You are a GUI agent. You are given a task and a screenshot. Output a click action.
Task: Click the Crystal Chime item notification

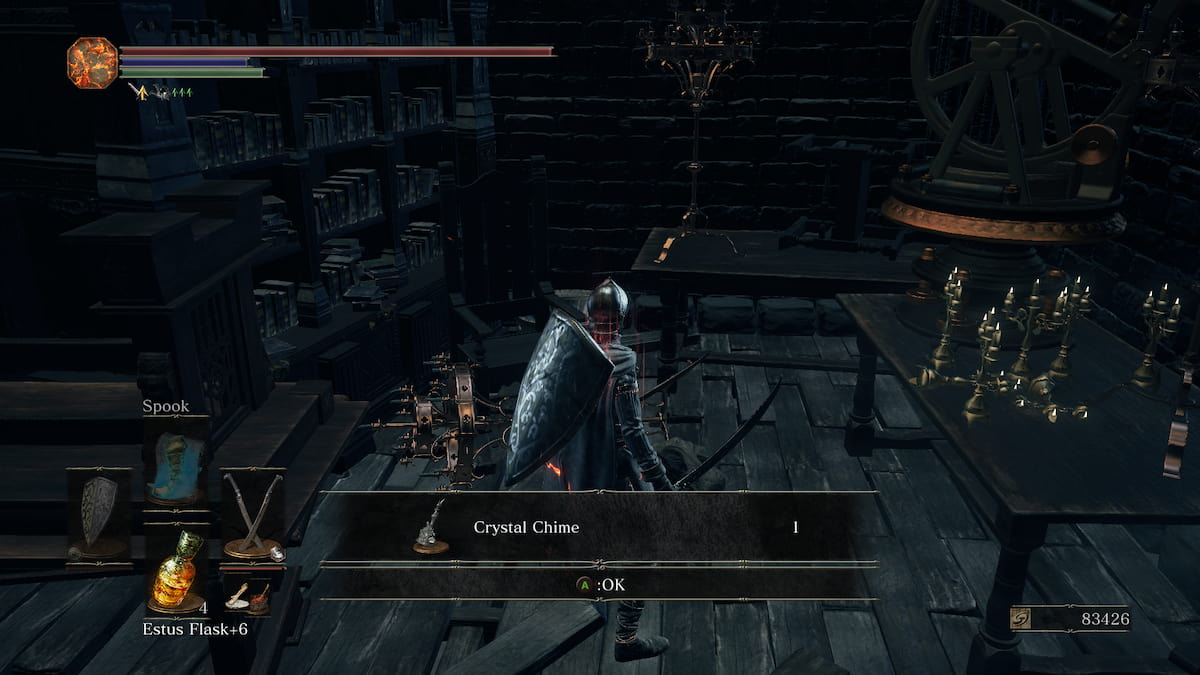pyautogui.click(x=598, y=527)
